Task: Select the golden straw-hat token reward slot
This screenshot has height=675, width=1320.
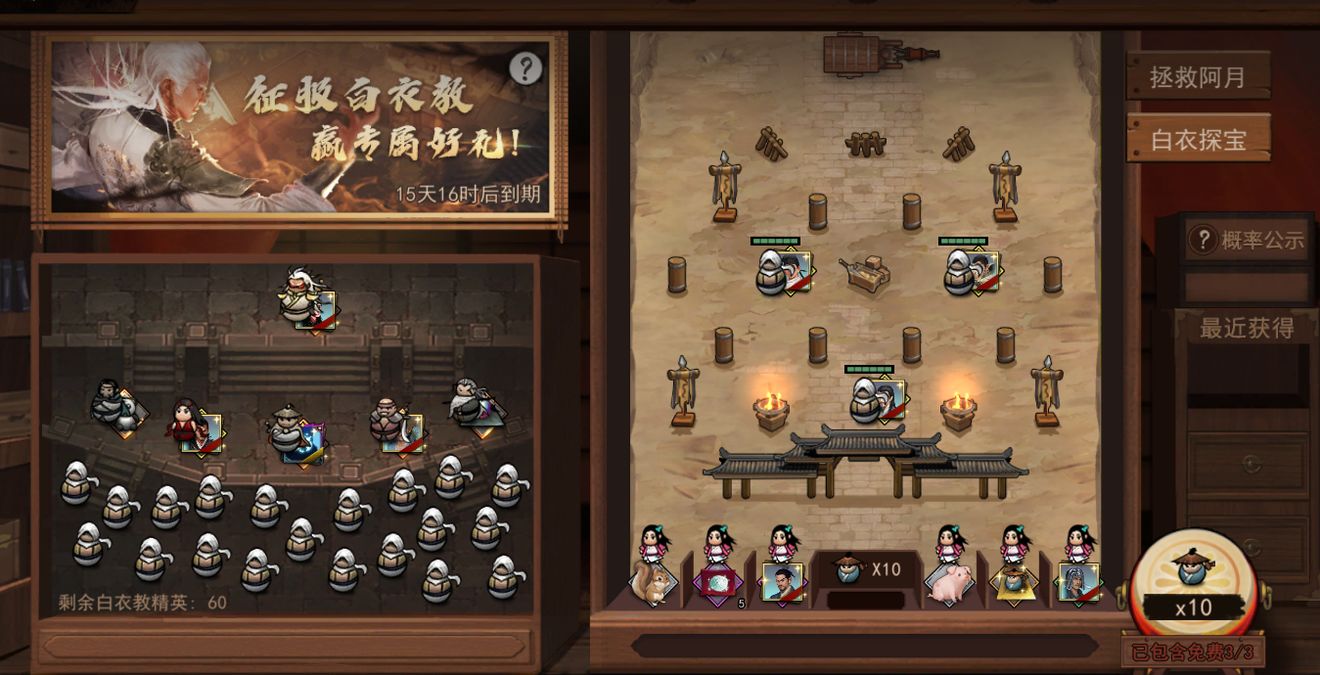Action: tap(1014, 582)
